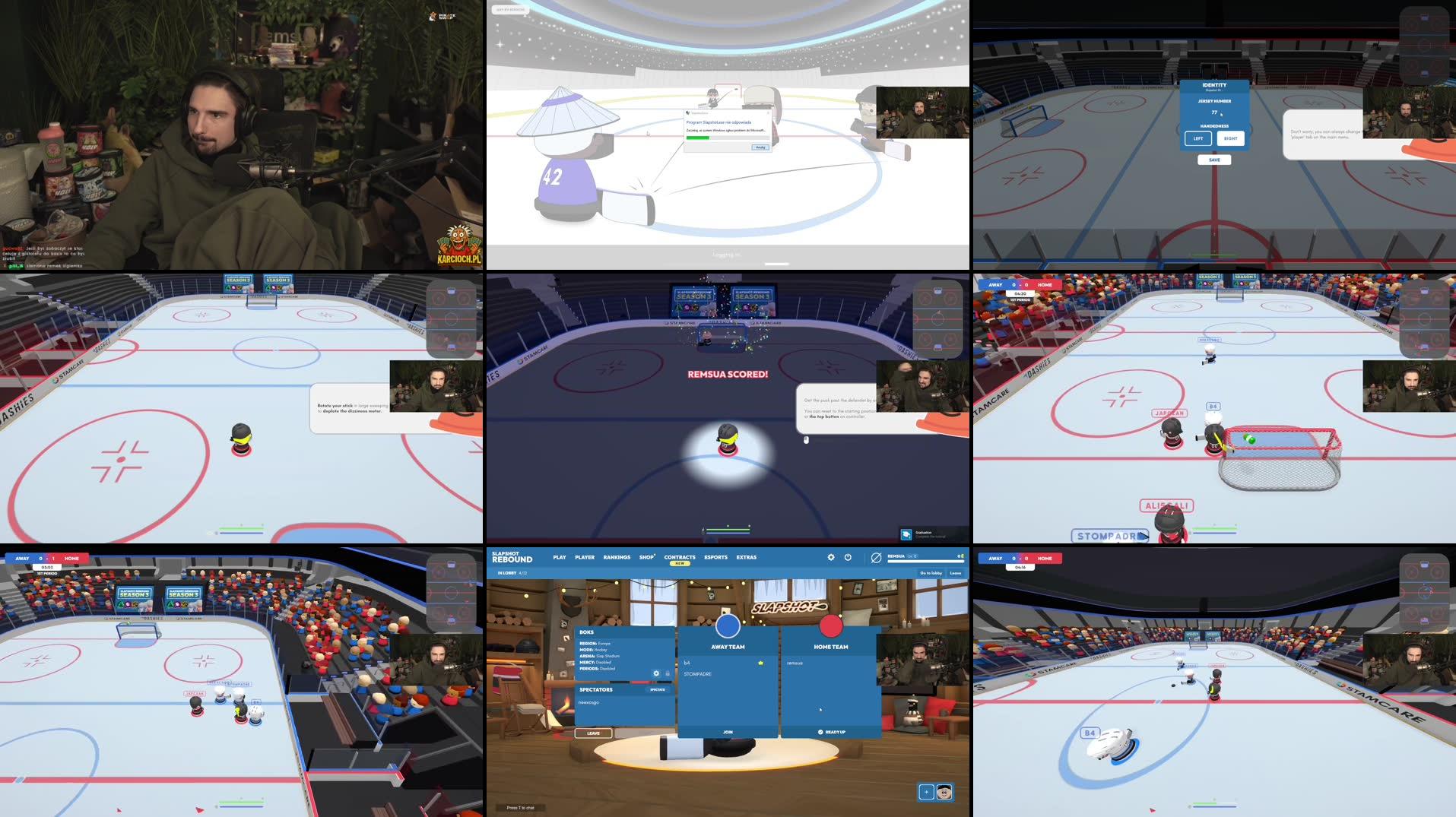The height and width of the screenshot is (817, 1456).
Task: Click JOIN under the Away Team roster
Action: tap(728, 732)
